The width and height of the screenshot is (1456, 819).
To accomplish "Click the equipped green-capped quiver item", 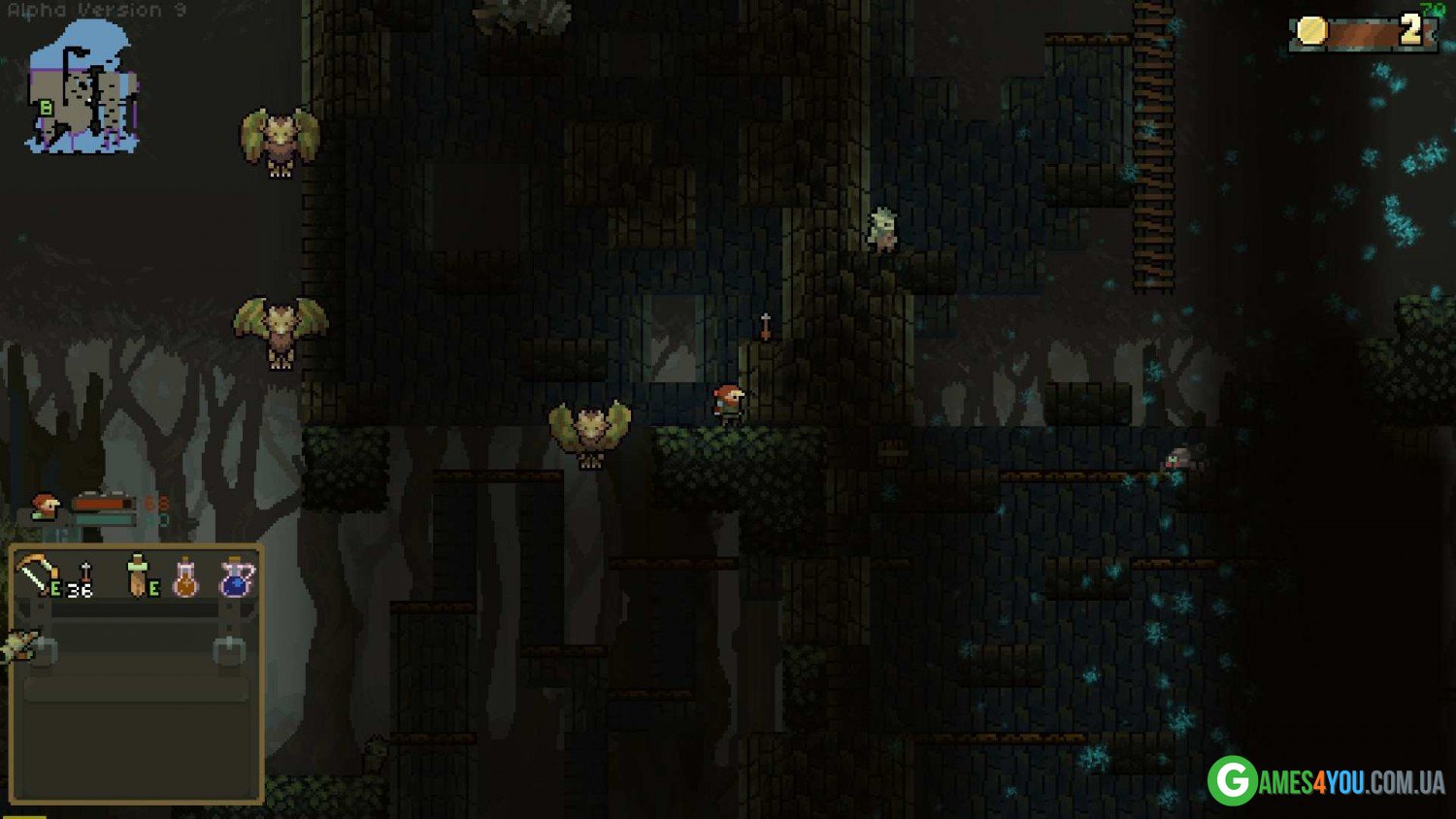I will coord(141,575).
